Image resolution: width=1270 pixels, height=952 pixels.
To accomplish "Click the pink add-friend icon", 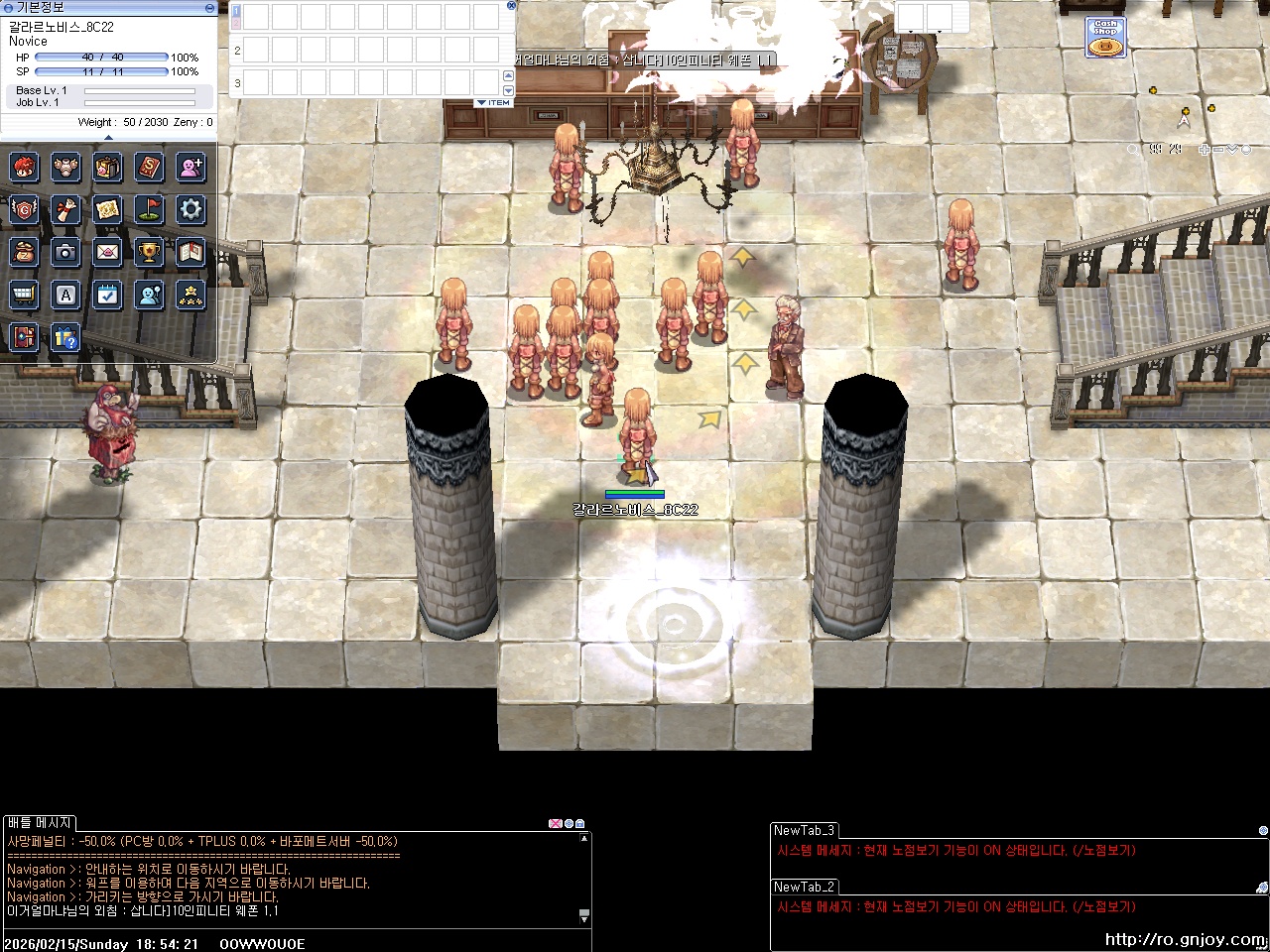I will [x=190, y=167].
